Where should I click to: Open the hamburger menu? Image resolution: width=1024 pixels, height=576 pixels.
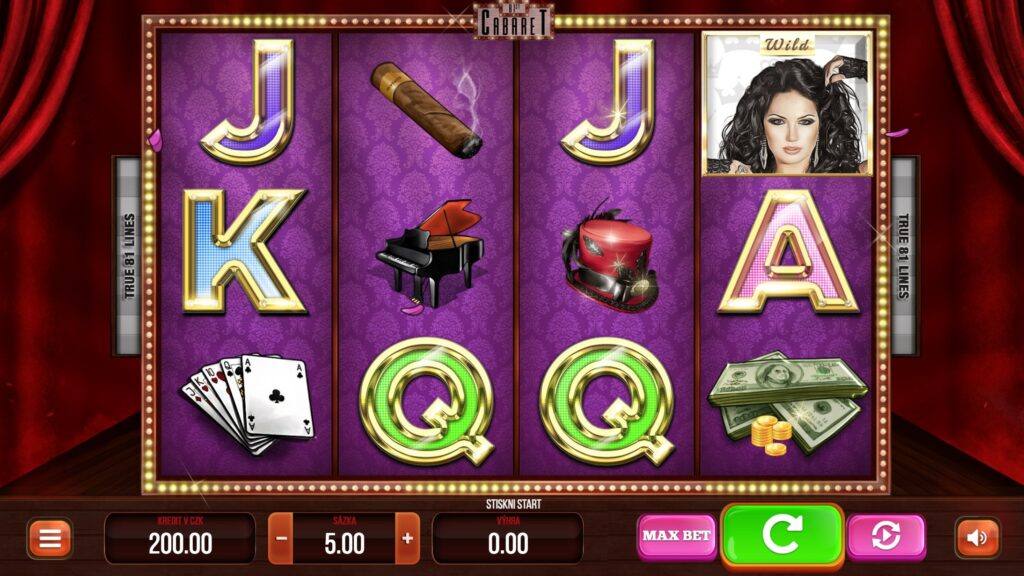pos(49,538)
